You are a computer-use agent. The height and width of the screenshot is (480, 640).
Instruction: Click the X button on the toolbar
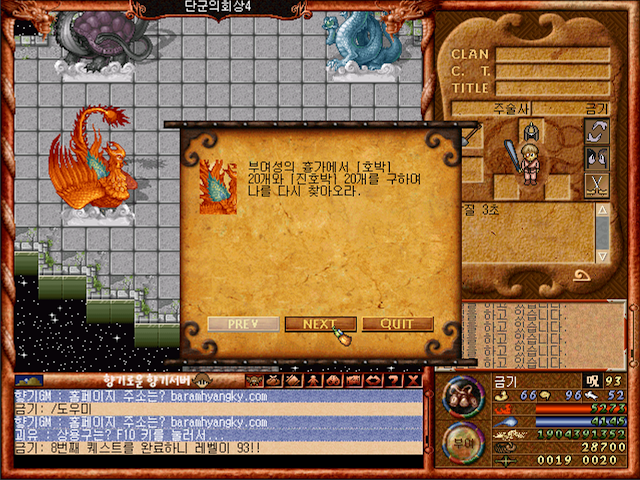411,380
